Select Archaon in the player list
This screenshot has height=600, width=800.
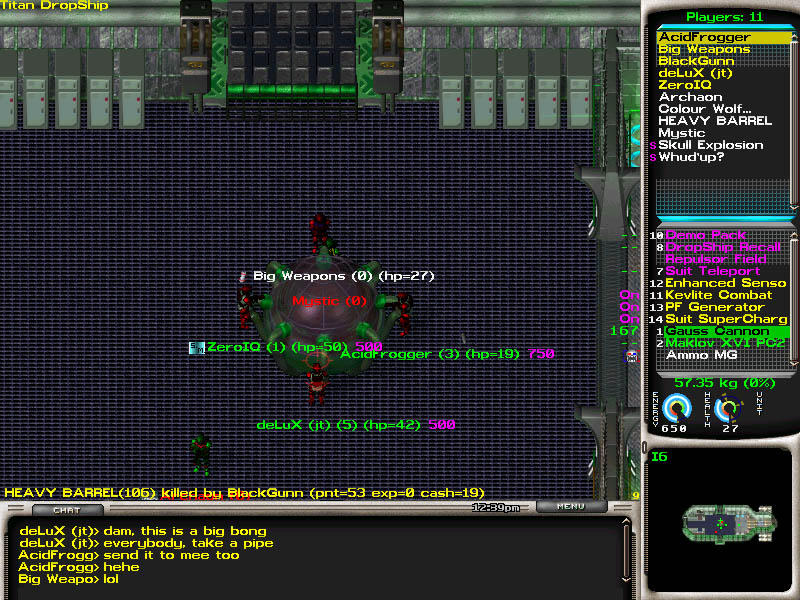pos(690,97)
